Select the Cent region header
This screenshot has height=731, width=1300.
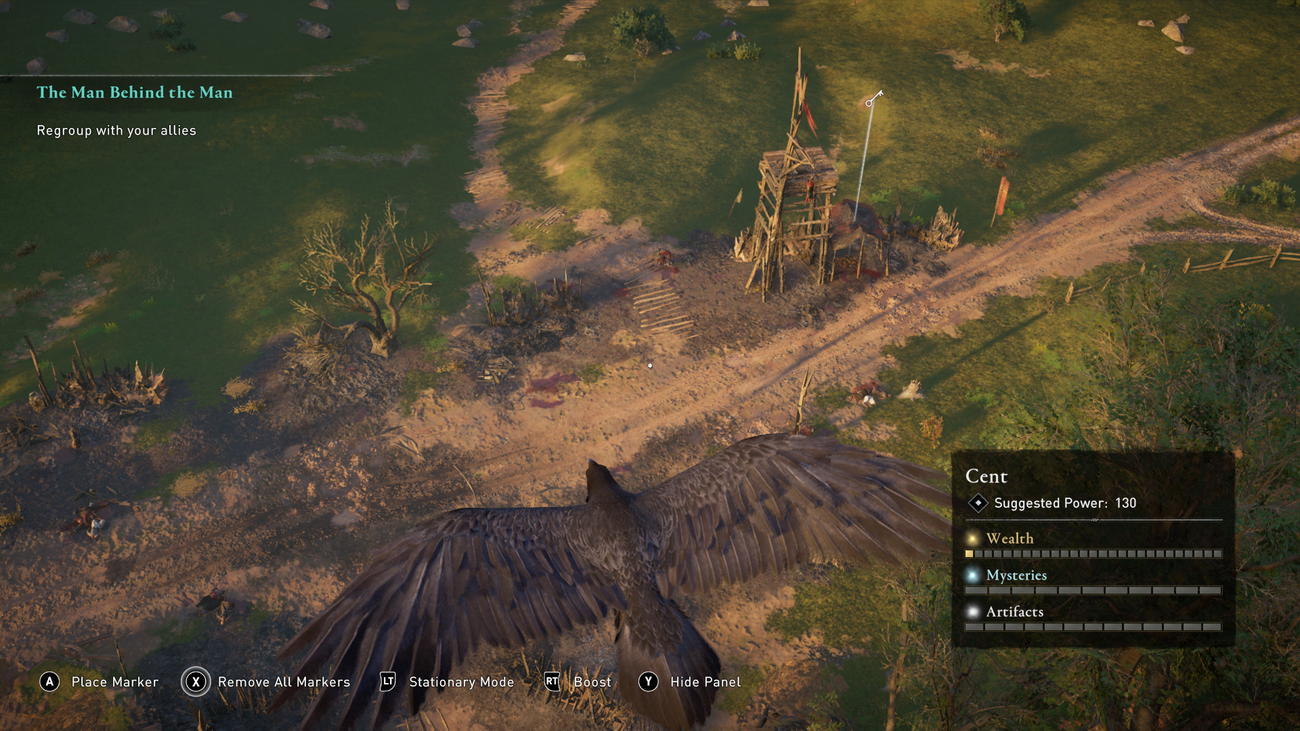pyautogui.click(x=986, y=476)
